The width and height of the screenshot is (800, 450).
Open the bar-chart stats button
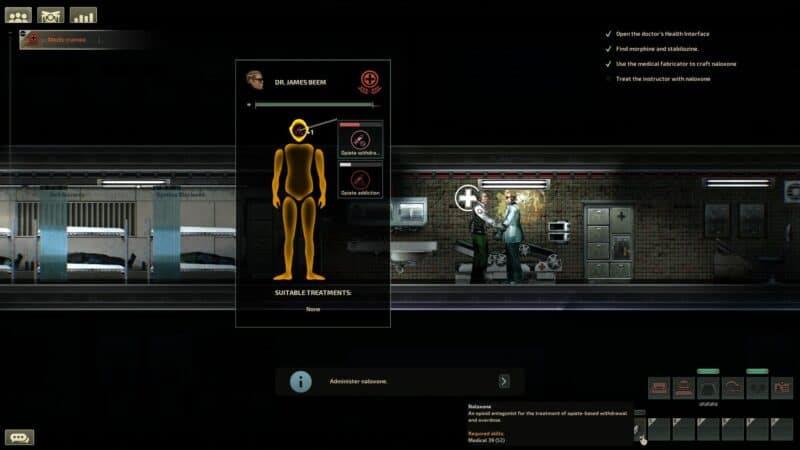tap(83, 15)
